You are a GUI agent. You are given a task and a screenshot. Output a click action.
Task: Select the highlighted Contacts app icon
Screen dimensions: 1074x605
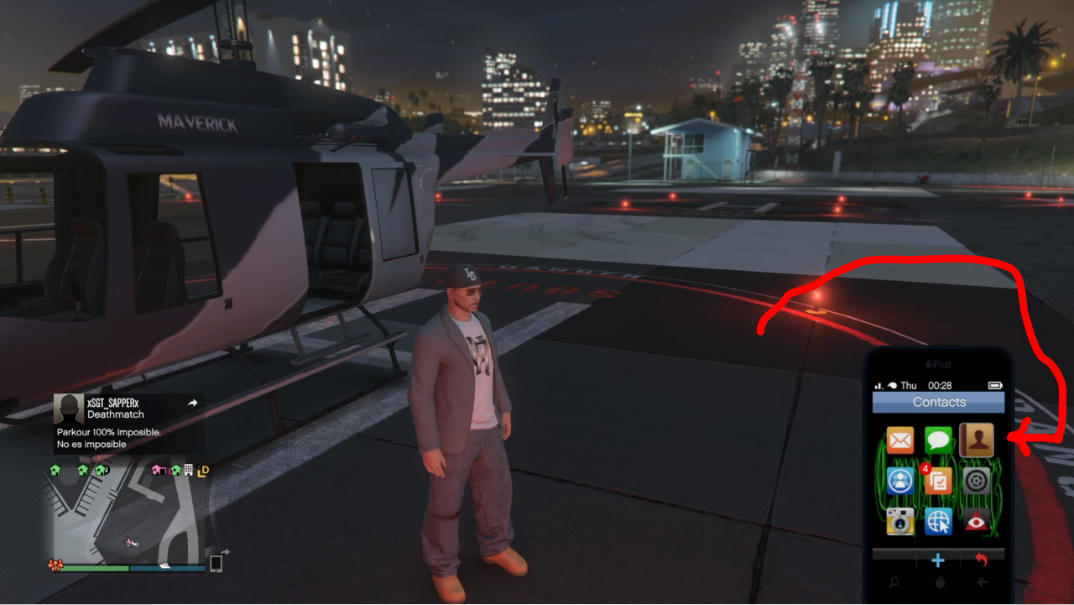coord(976,440)
